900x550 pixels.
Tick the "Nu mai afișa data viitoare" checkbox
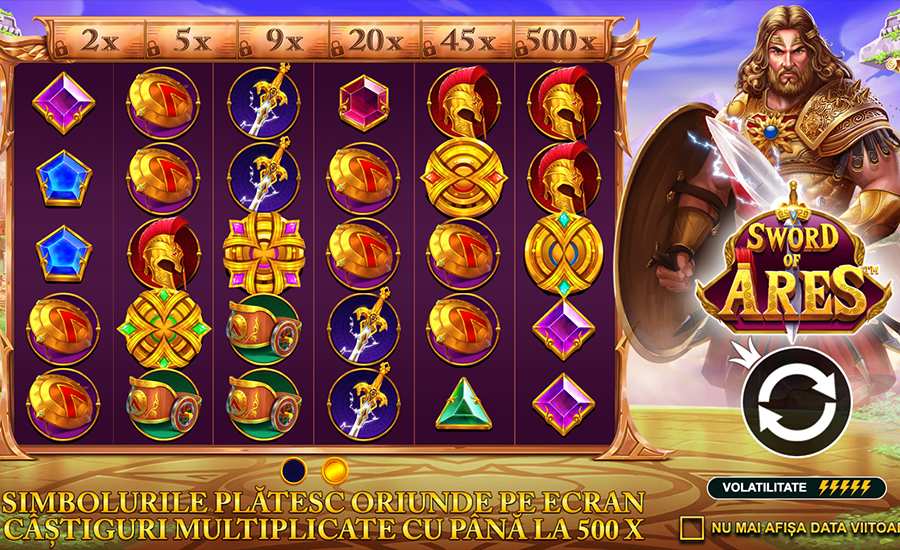(x=692, y=526)
